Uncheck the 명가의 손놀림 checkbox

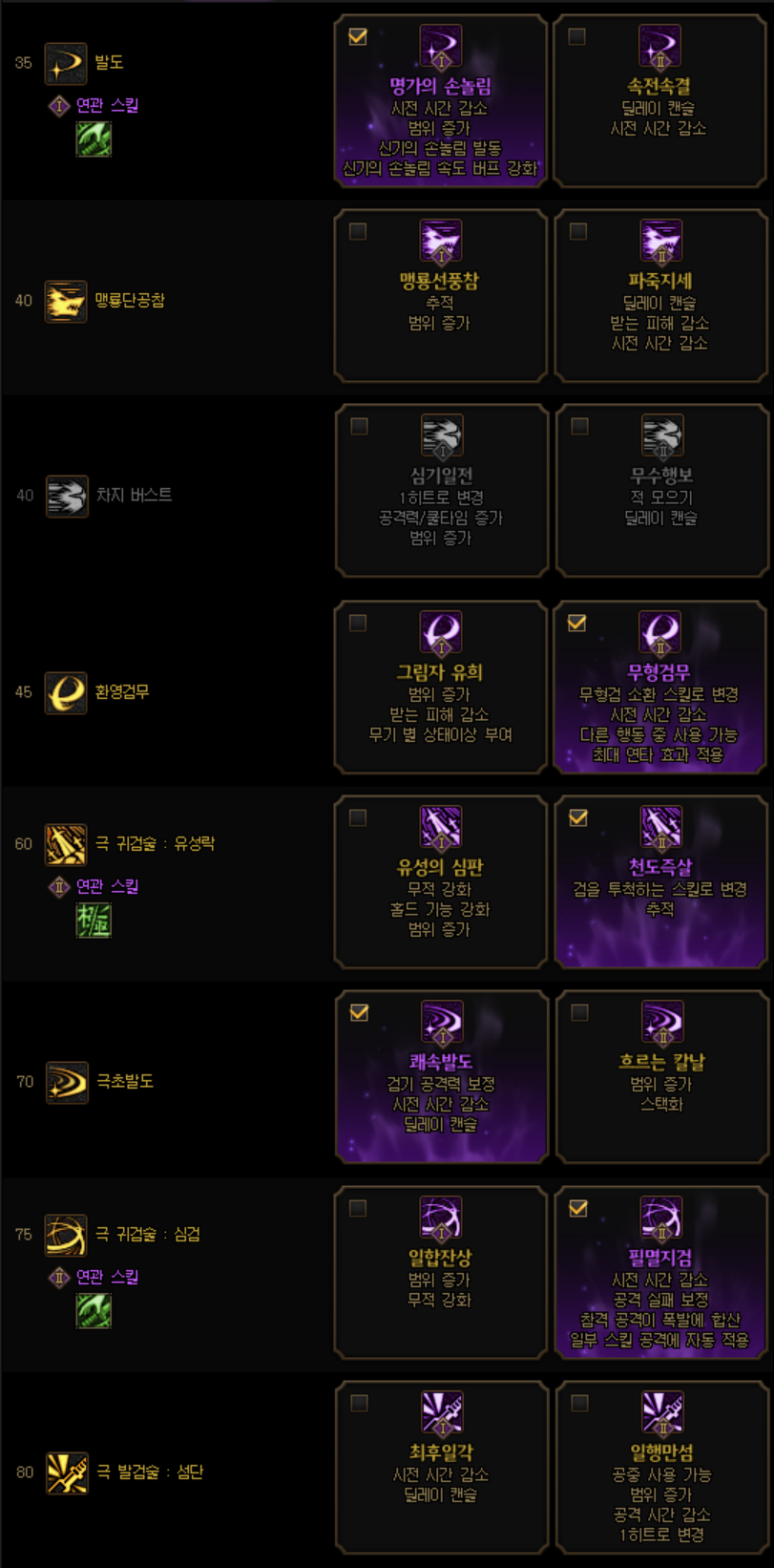pos(358,37)
